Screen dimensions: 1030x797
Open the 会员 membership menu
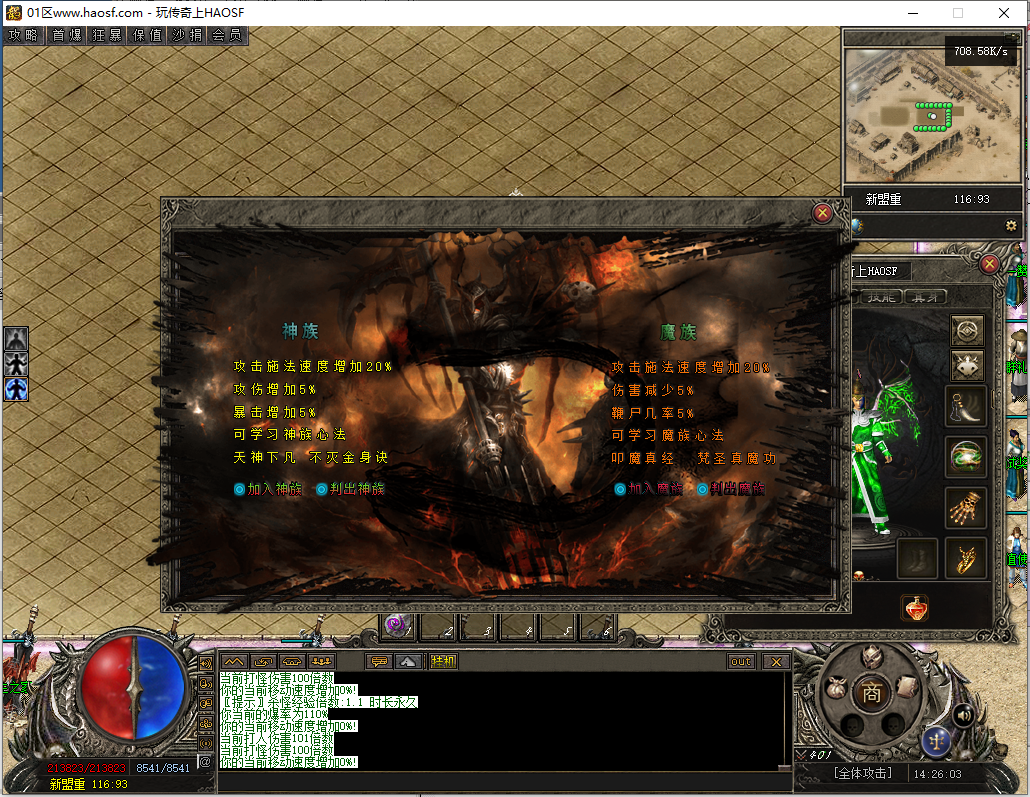pos(227,35)
